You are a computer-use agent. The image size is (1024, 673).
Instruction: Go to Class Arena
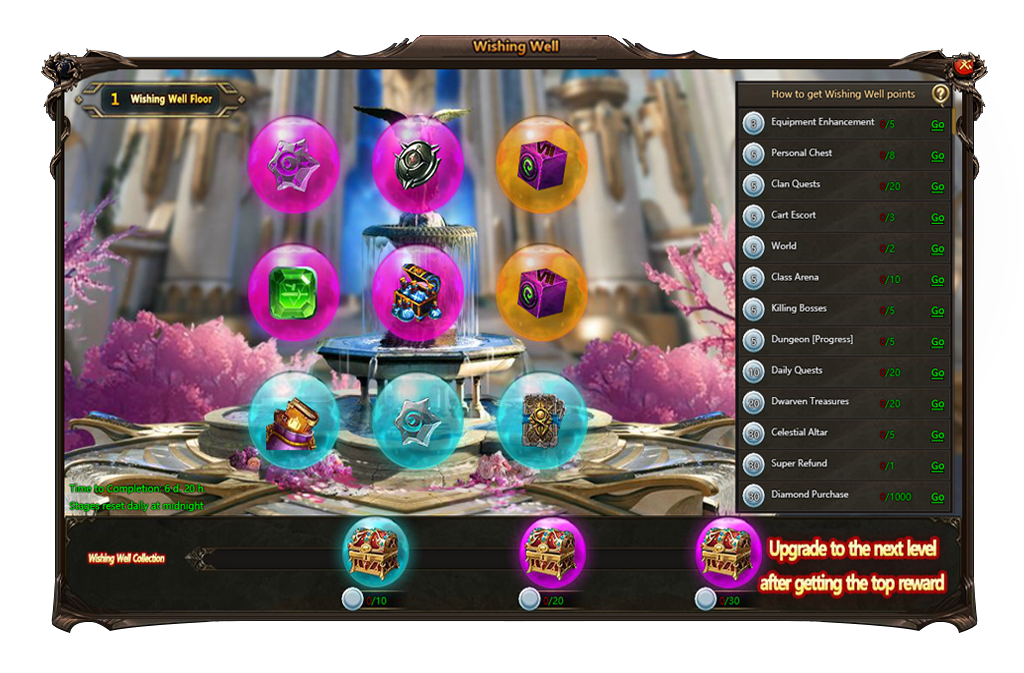tap(937, 280)
